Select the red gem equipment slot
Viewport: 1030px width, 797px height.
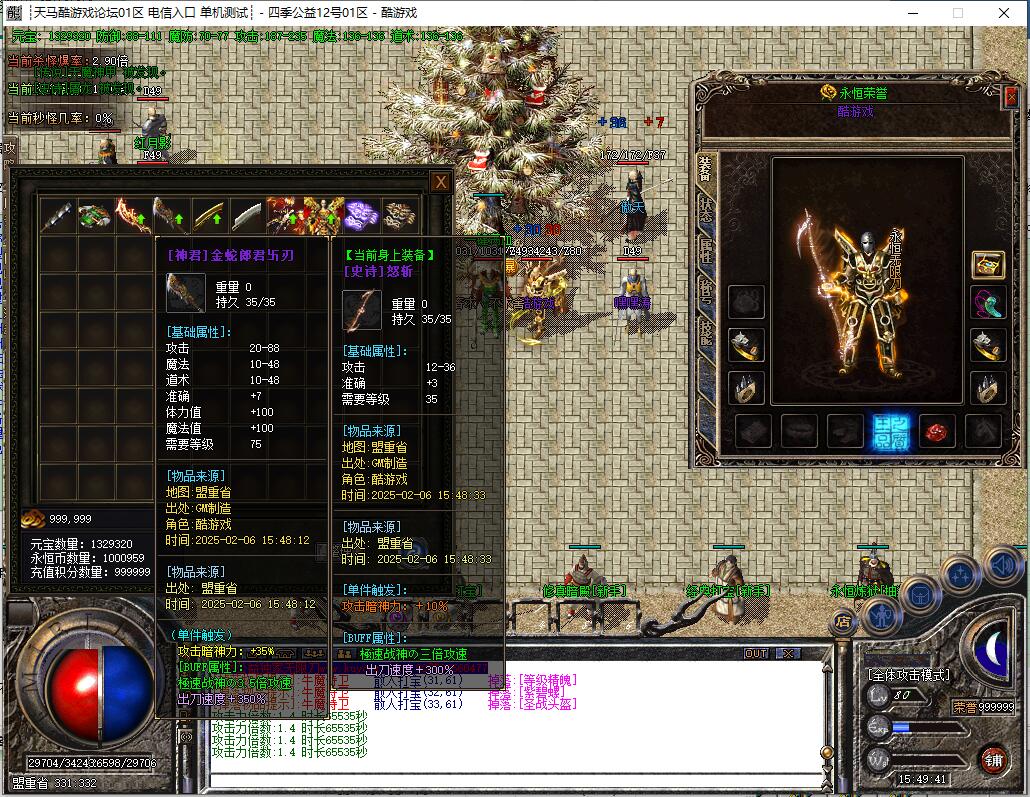coord(936,431)
